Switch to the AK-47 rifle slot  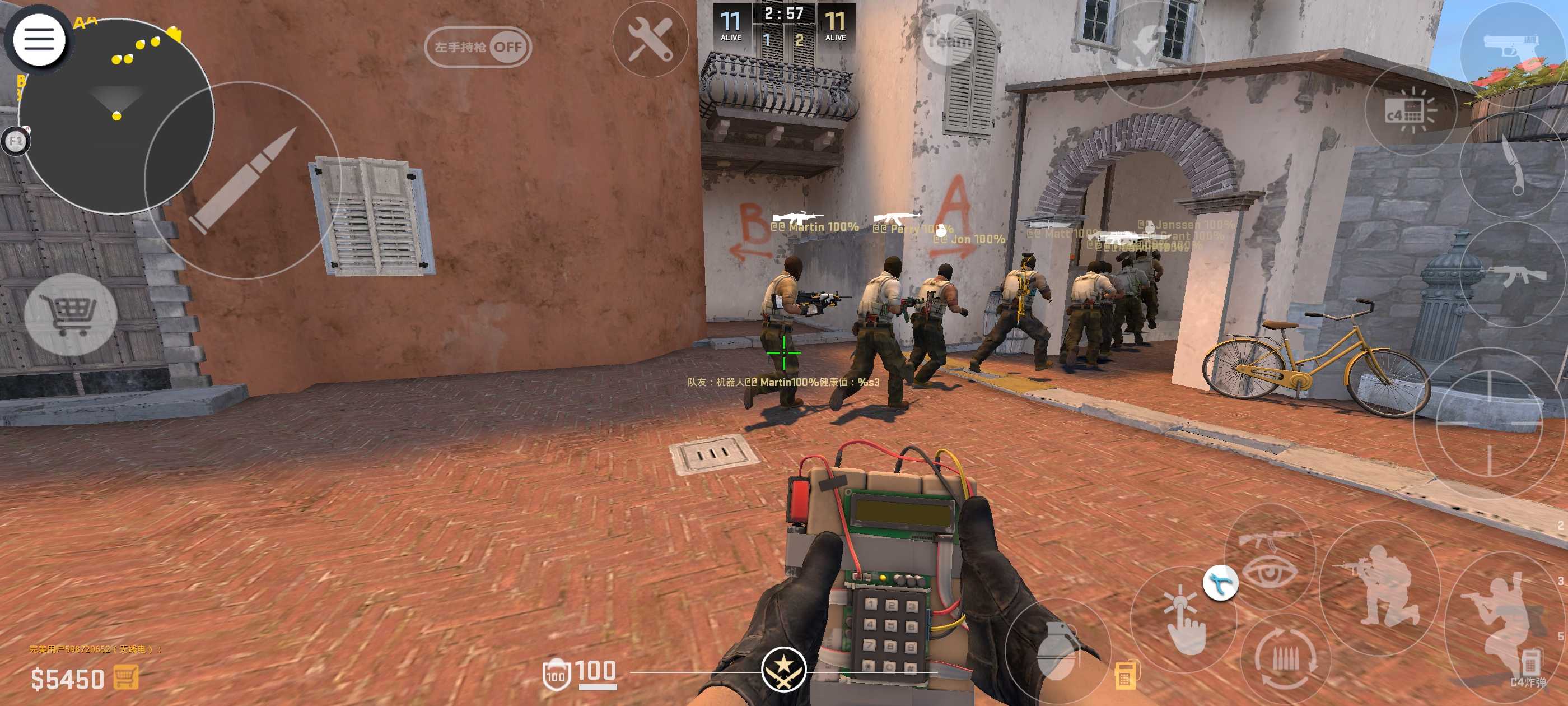tap(1516, 275)
